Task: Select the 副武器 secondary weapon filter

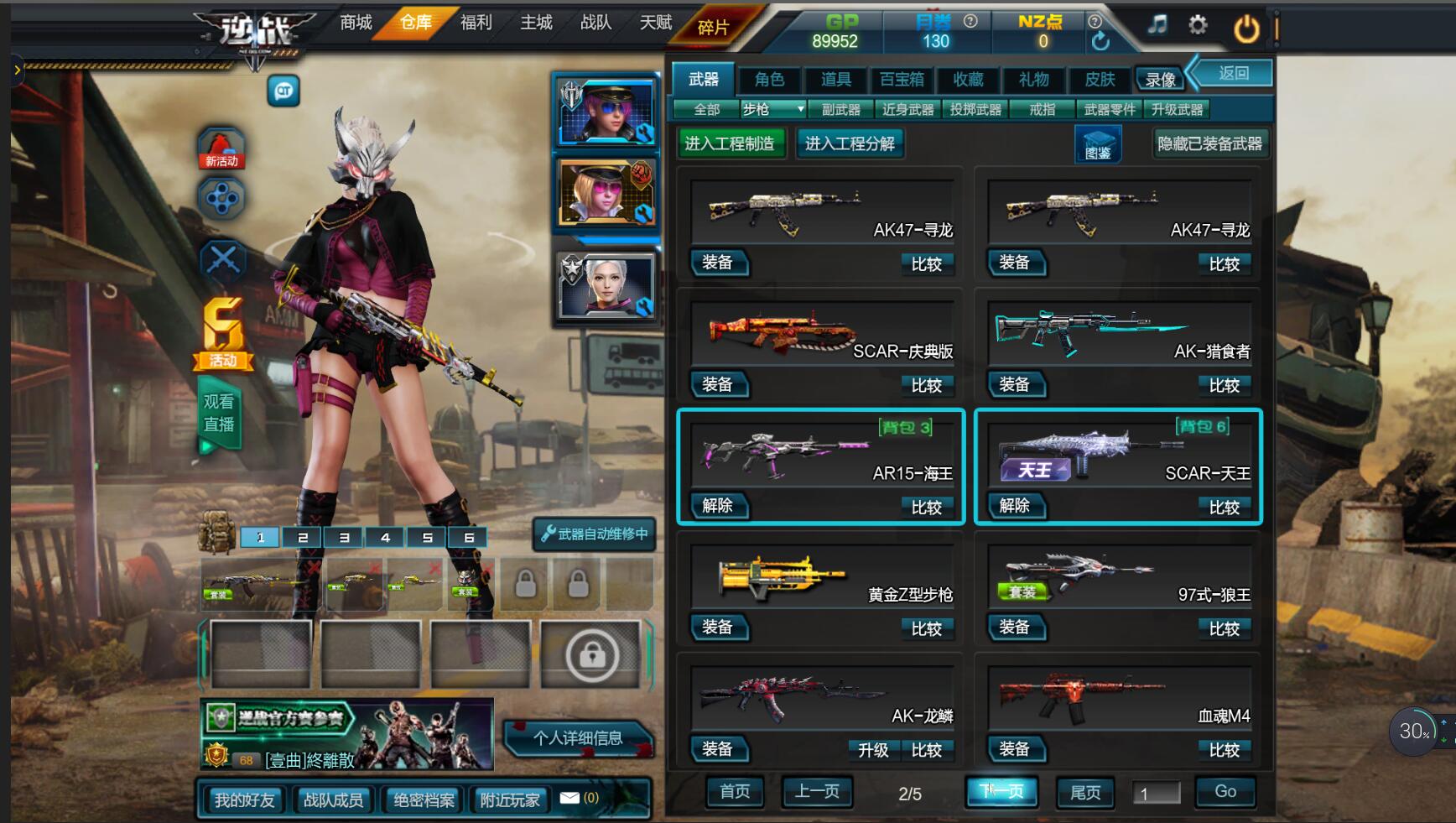Action: click(x=840, y=109)
